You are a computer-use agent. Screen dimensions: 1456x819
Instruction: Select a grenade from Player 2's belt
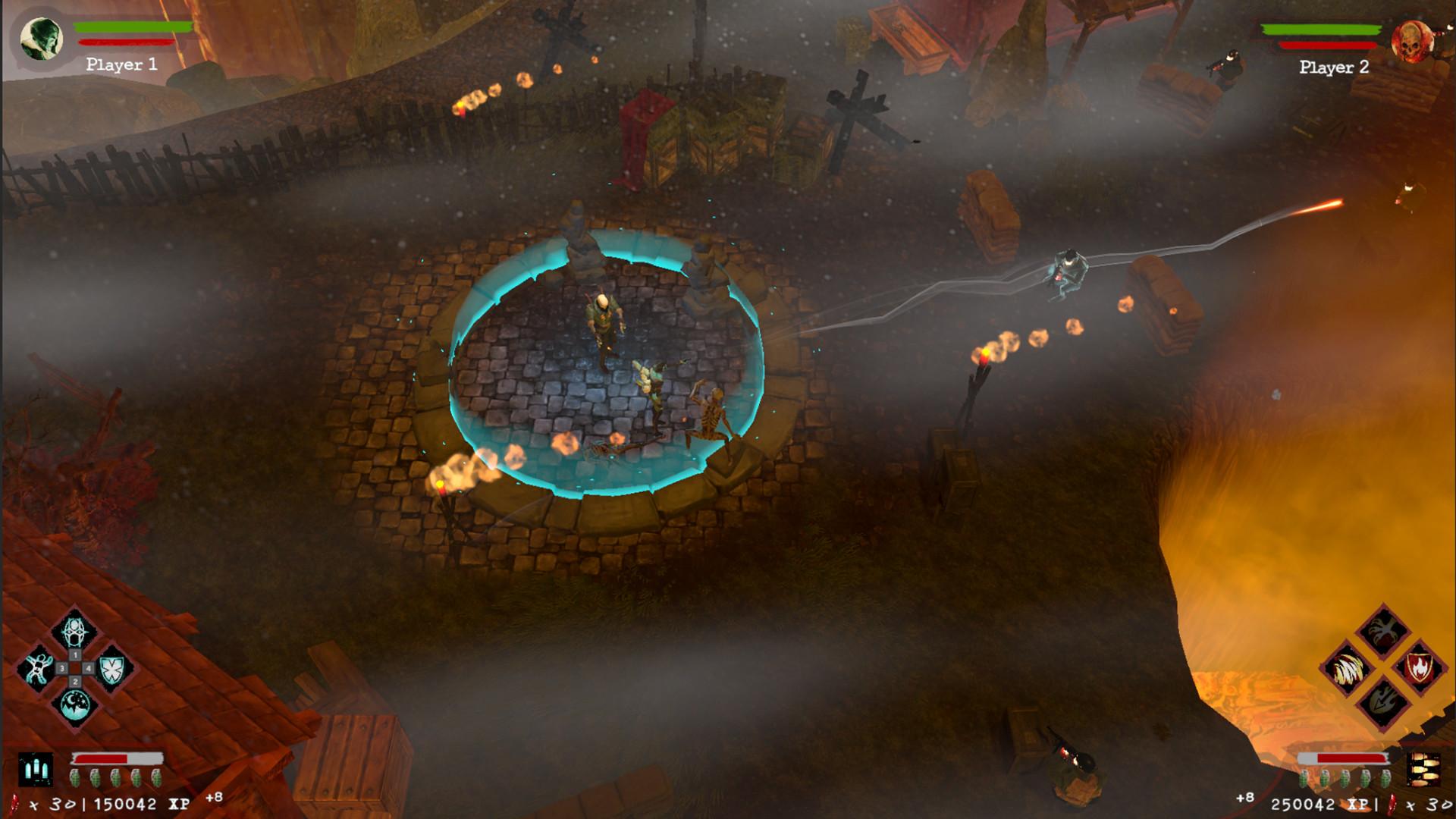click(1345, 780)
